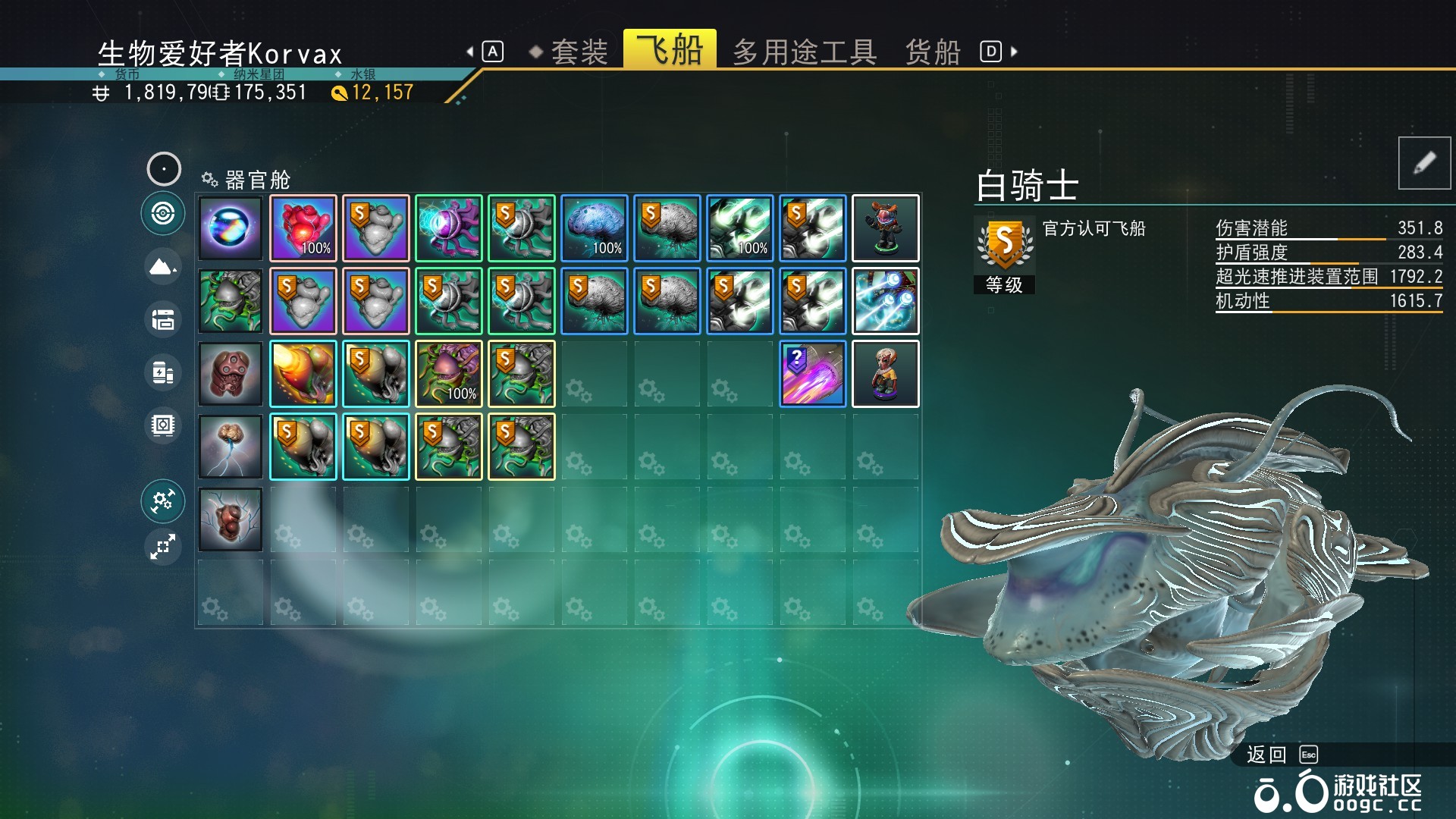The height and width of the screenshot is (819, 1456).
Task: Select the battery catalog icon on the left
Action: point(162,373)
